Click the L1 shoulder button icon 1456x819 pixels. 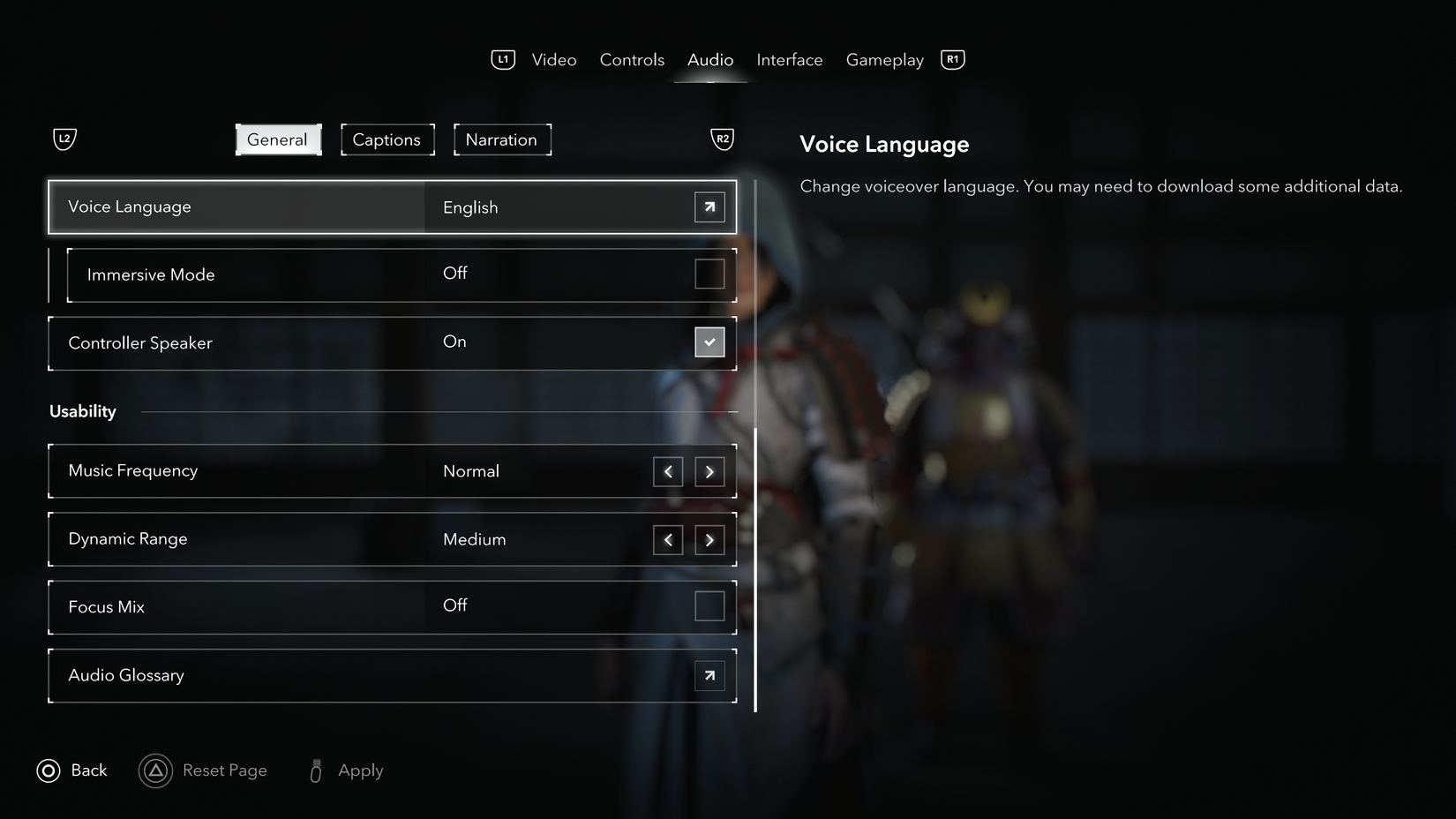pyautogui.click(x=502, y=59)
